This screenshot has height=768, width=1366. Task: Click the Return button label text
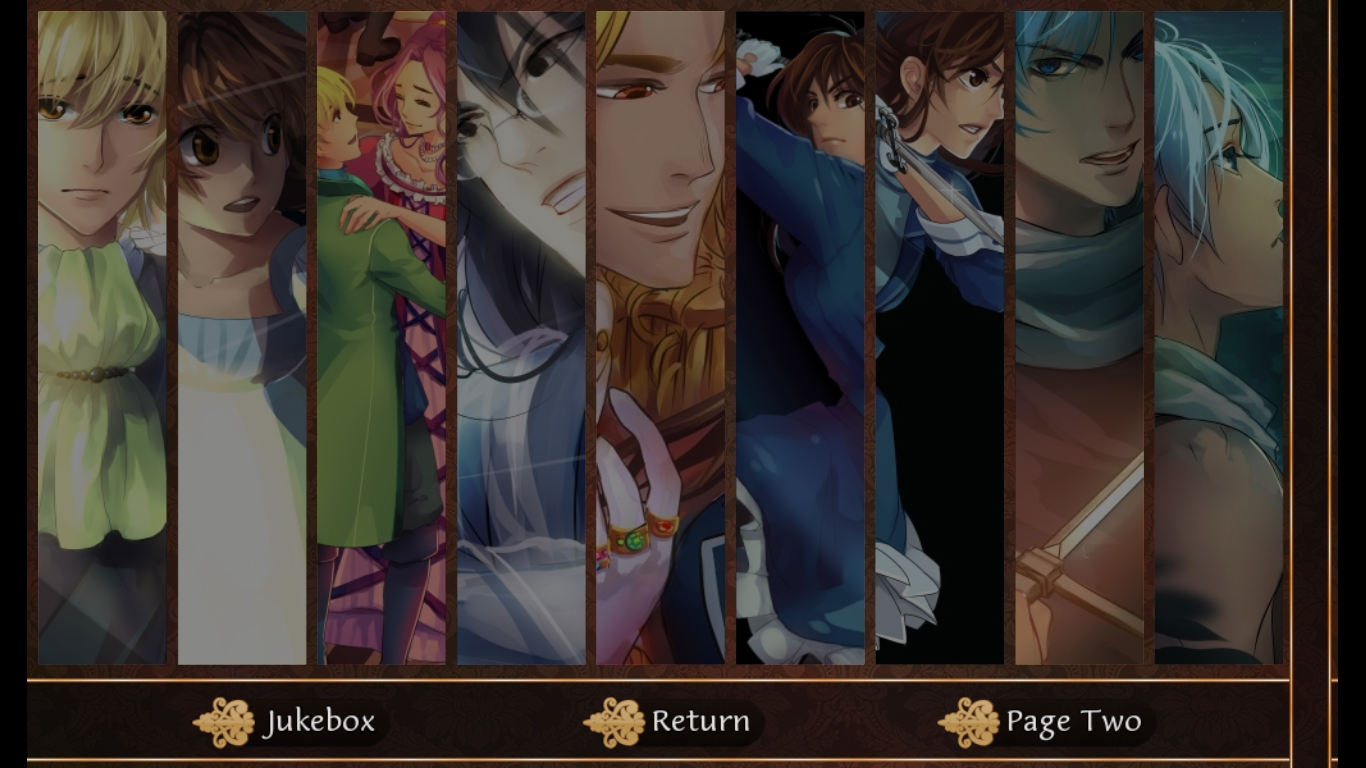[698, 720]
